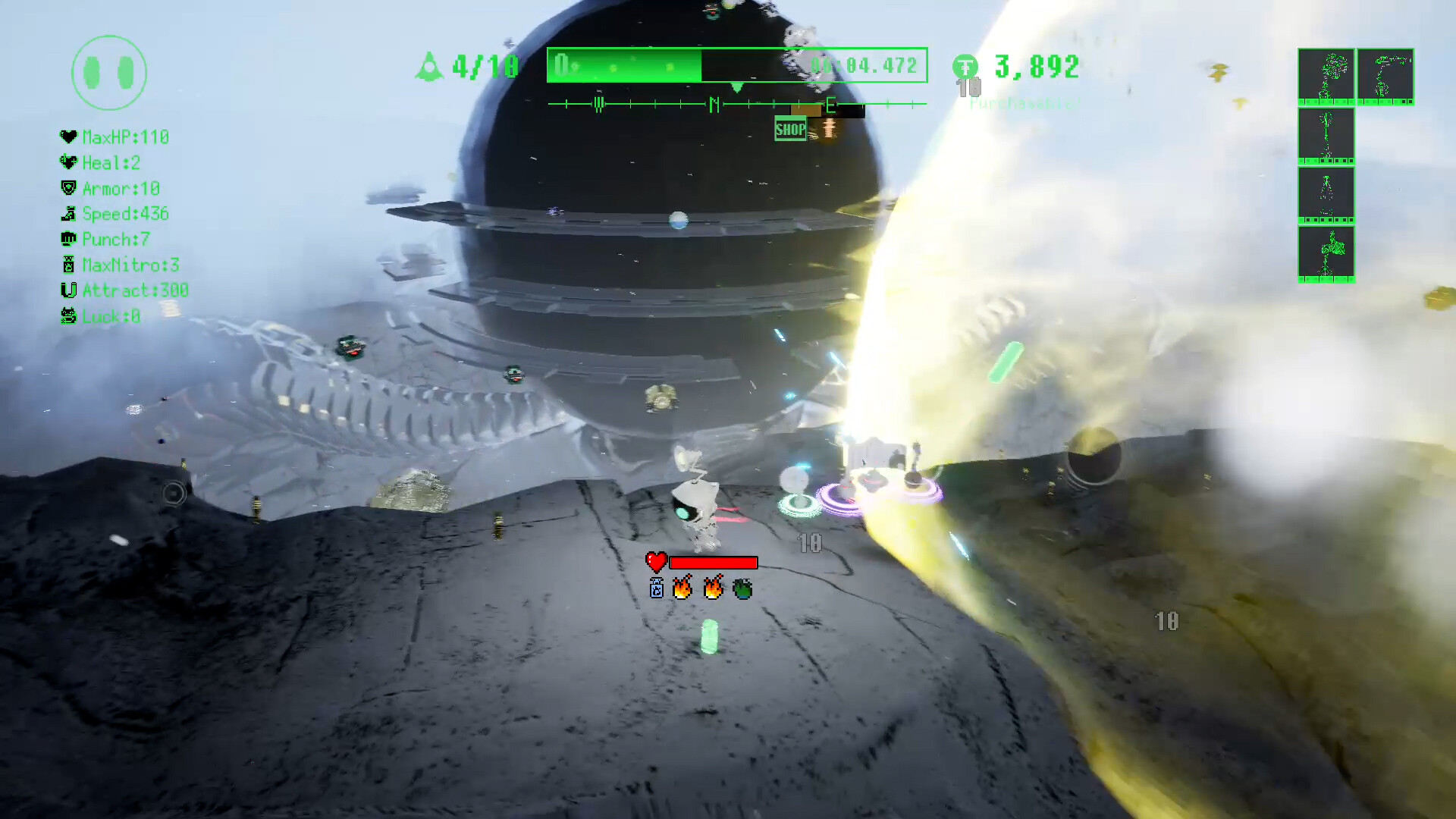This screenshot has width=1456, height=819.
Task: Toggle the fist icon beside Punch:7
Action: (x=68, y=239)
